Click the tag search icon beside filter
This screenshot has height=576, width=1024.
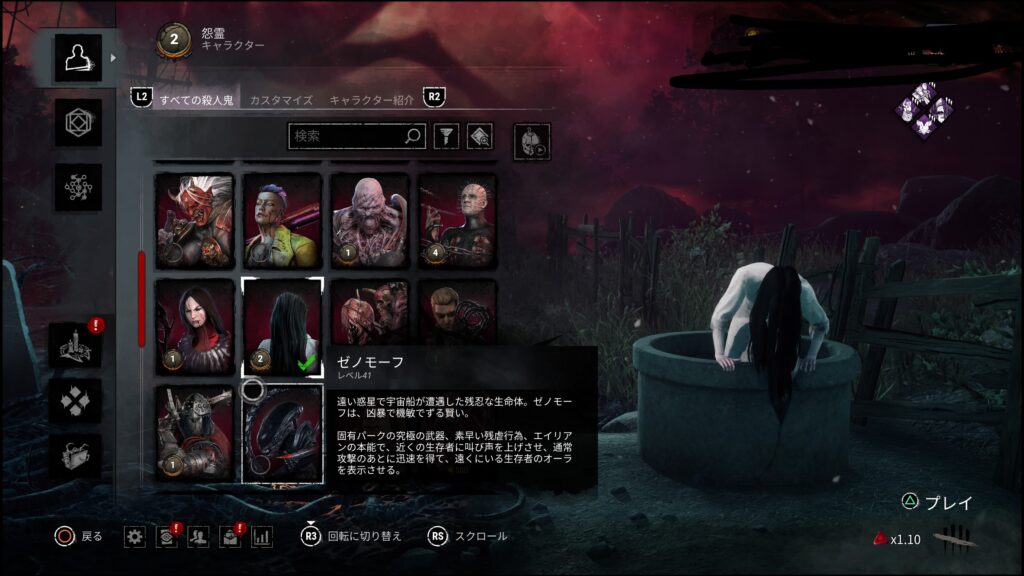(479, 136)
